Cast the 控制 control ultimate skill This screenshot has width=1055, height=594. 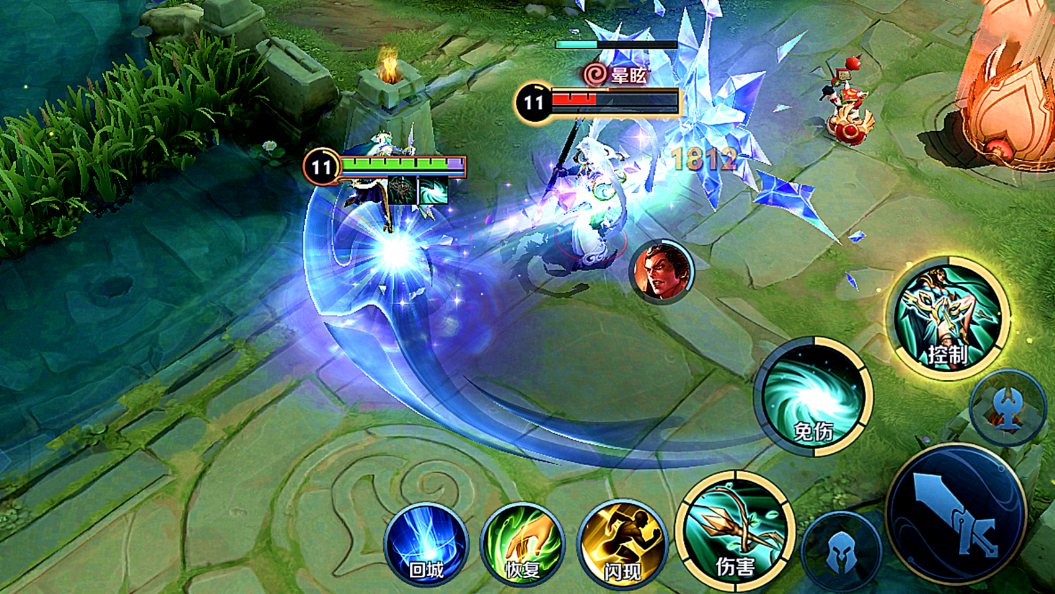(x=948, y=317)
